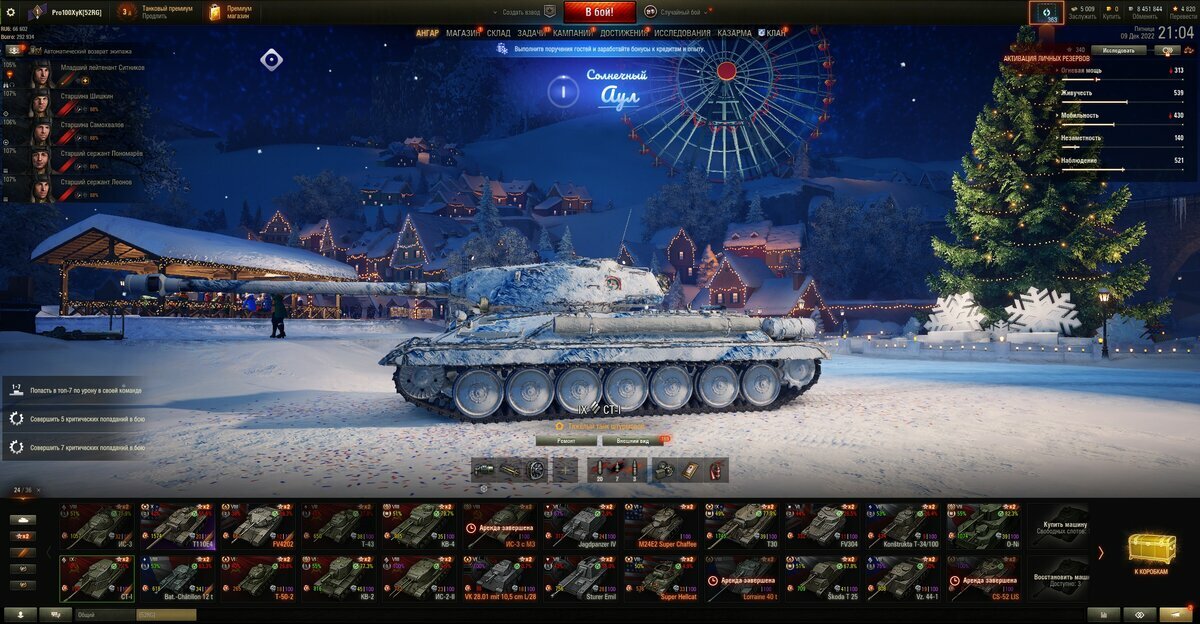Open the МАГАЗИН tab
This screenshot has height=624, width=1200.
click(463, 33)
